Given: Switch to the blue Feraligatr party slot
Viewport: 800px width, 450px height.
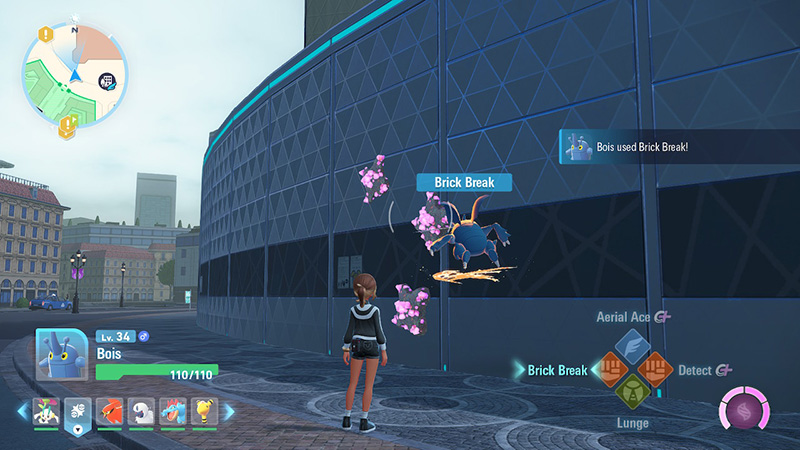Looking at the screenshot, I should pos(174,411).
